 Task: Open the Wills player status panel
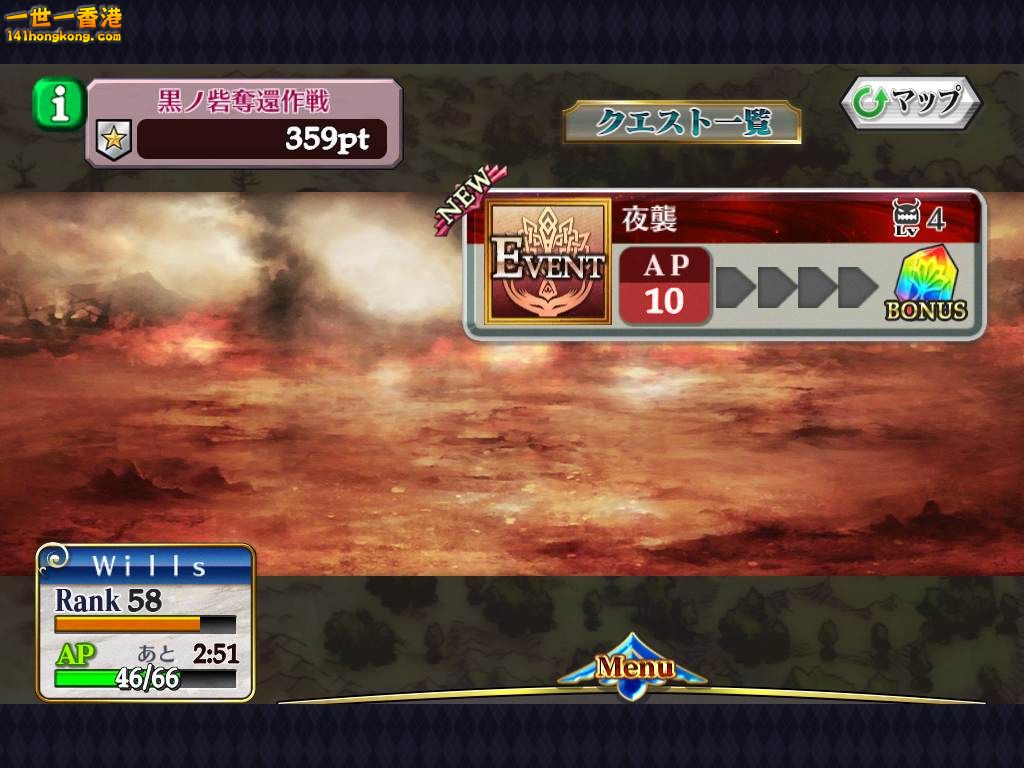click(146, 621)
